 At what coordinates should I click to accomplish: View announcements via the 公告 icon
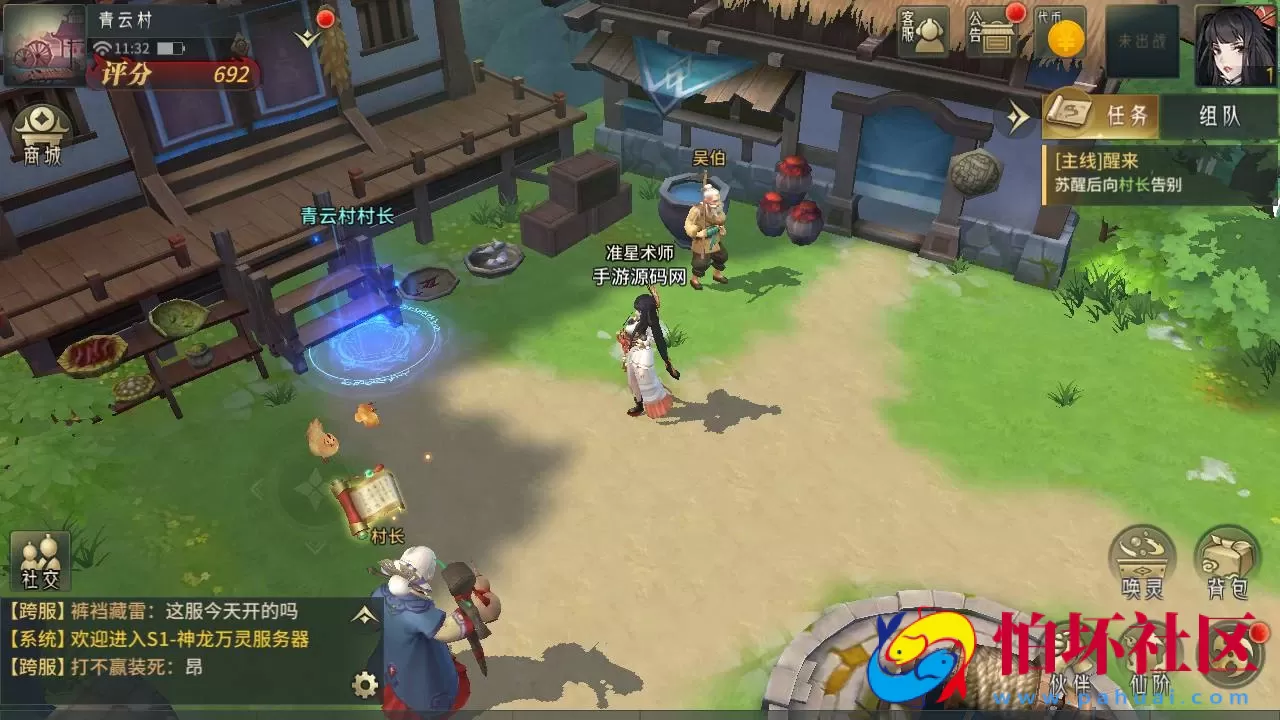993,30
